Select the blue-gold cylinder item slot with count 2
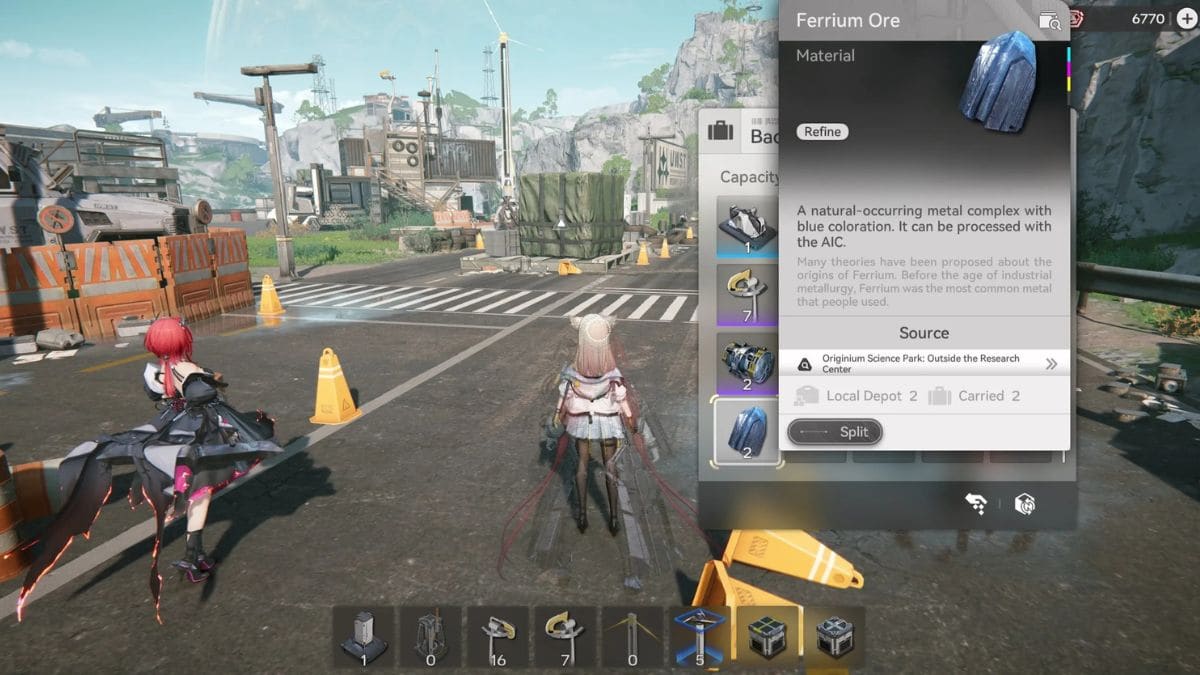 [x=748, y=363]
